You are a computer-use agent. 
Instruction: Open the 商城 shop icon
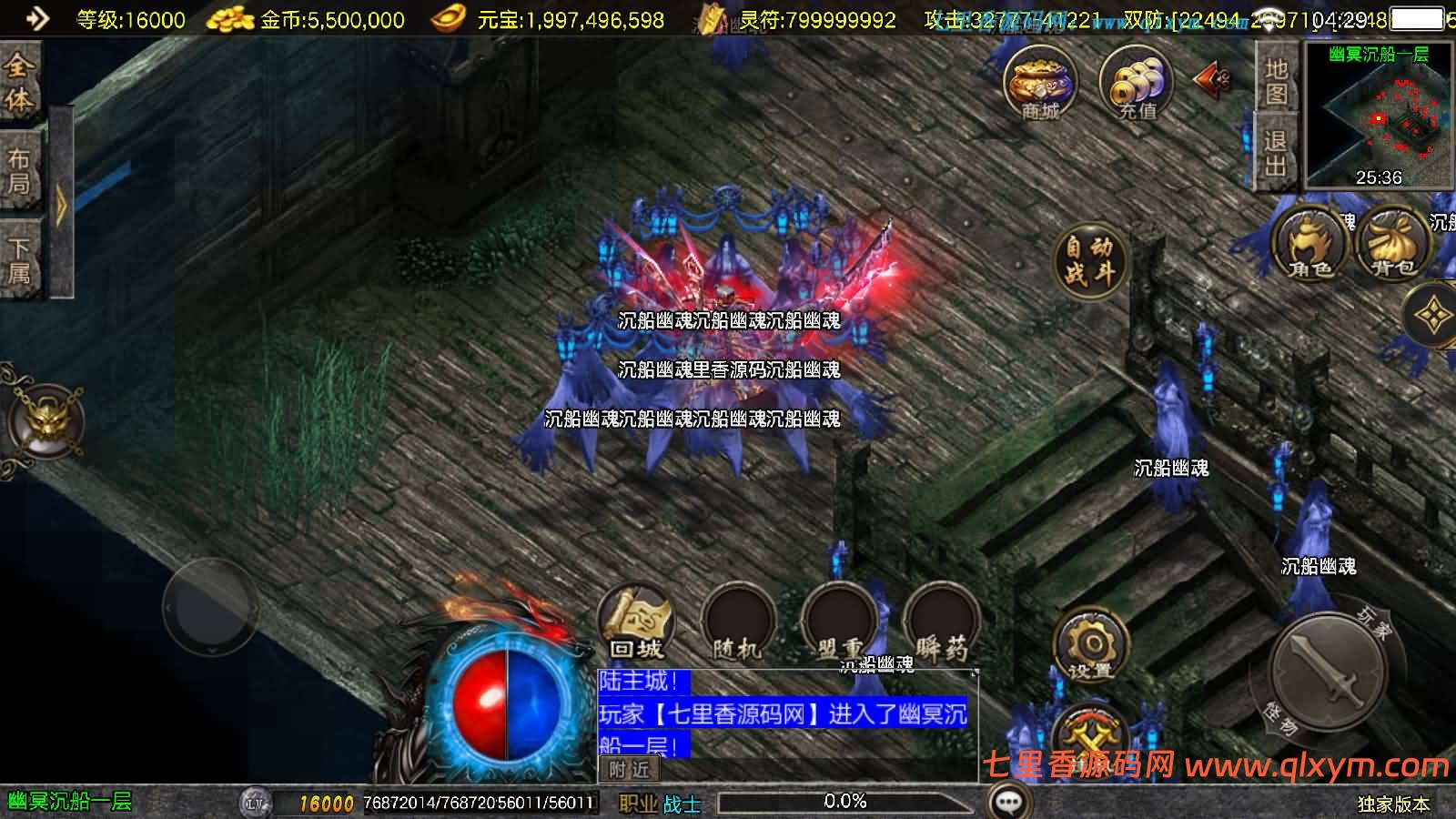1040,84
